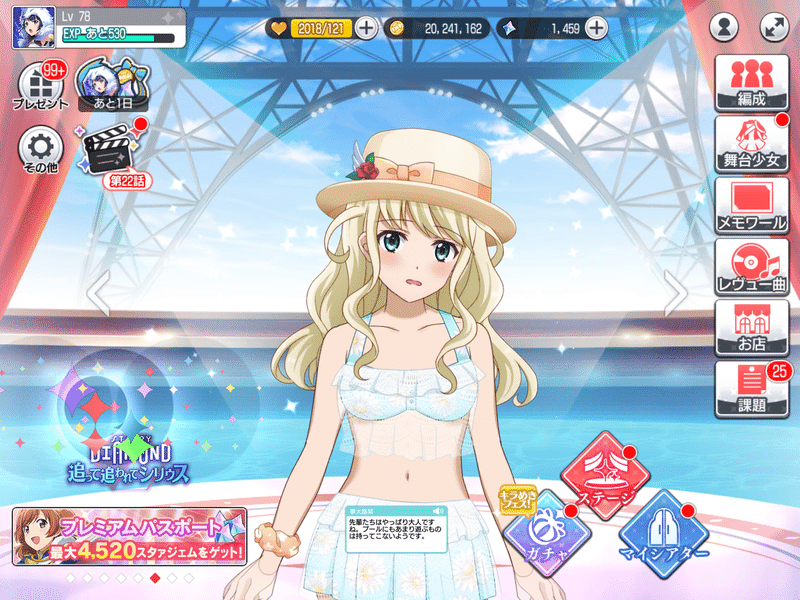Screen dimensions: 800x600
Task: Go to マイシアター my theater
Action: pos(663,530)
